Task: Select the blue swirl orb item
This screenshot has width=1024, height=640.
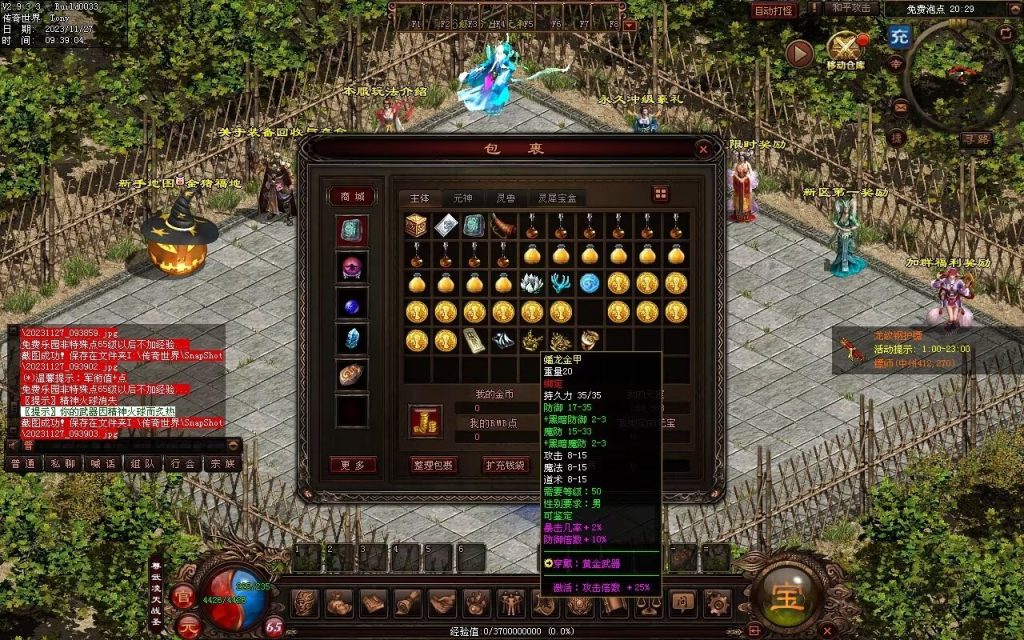Action: [589, 283]
